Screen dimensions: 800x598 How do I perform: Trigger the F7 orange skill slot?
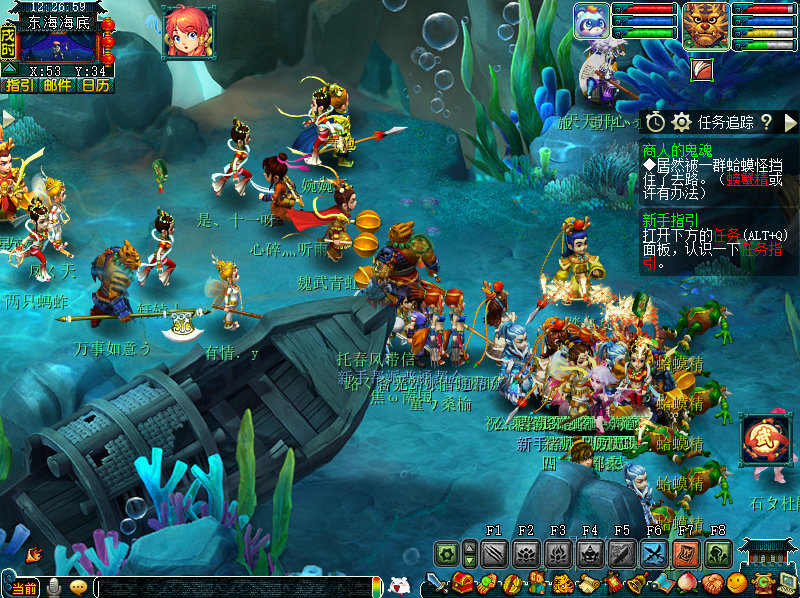pyautogui.click(x=686, y=553)
